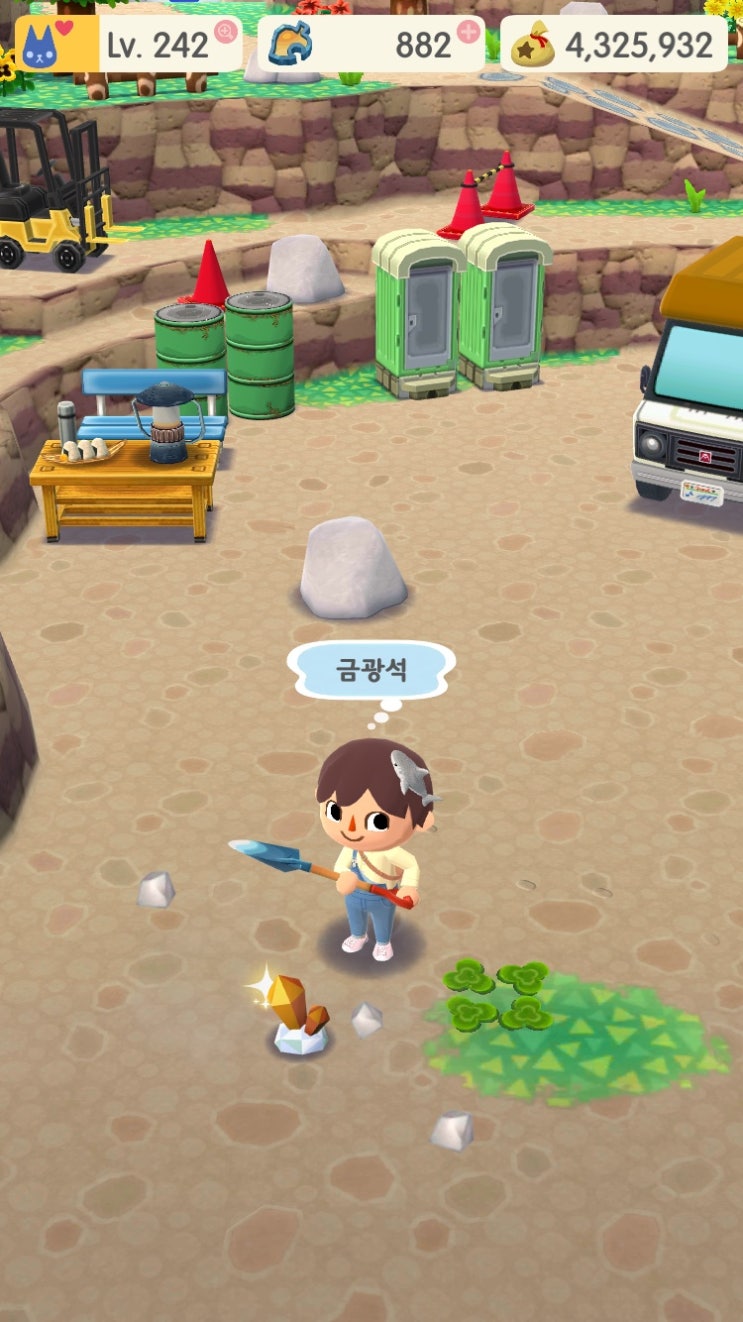Tap the pink magnifier beside Lv. 242

tap(226, 33)
